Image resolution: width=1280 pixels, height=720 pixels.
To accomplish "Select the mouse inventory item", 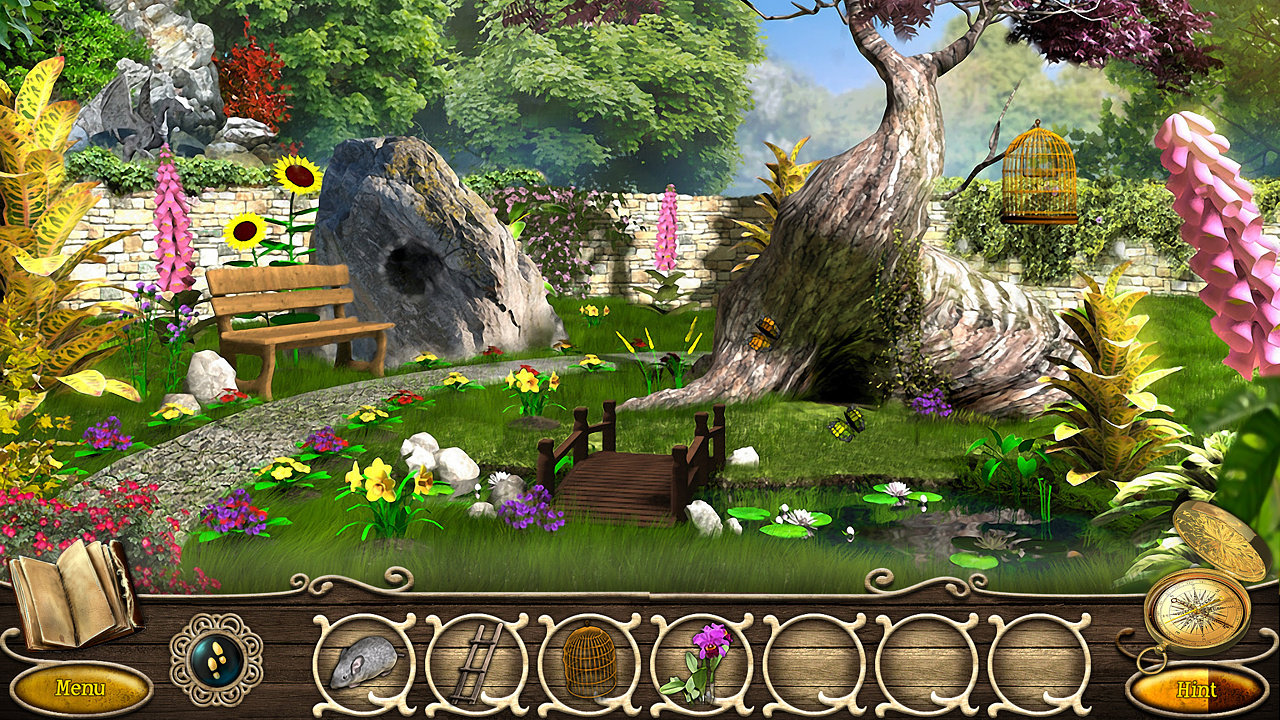I will [365, 665].
